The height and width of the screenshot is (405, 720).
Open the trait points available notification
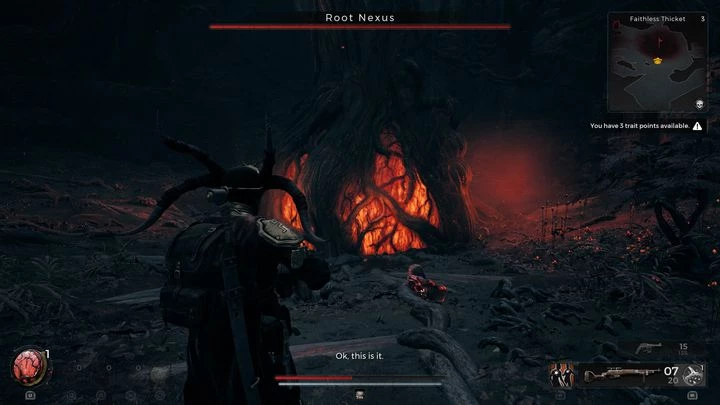(x=645, y=126)
